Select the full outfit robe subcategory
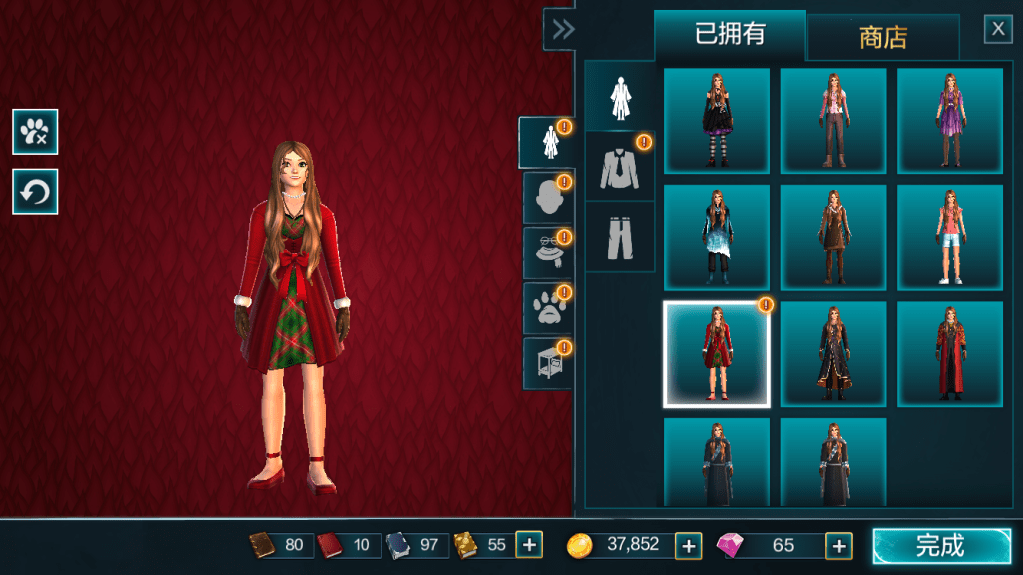Viewport: 1023px width, 575px height. (x=619, y=96)
